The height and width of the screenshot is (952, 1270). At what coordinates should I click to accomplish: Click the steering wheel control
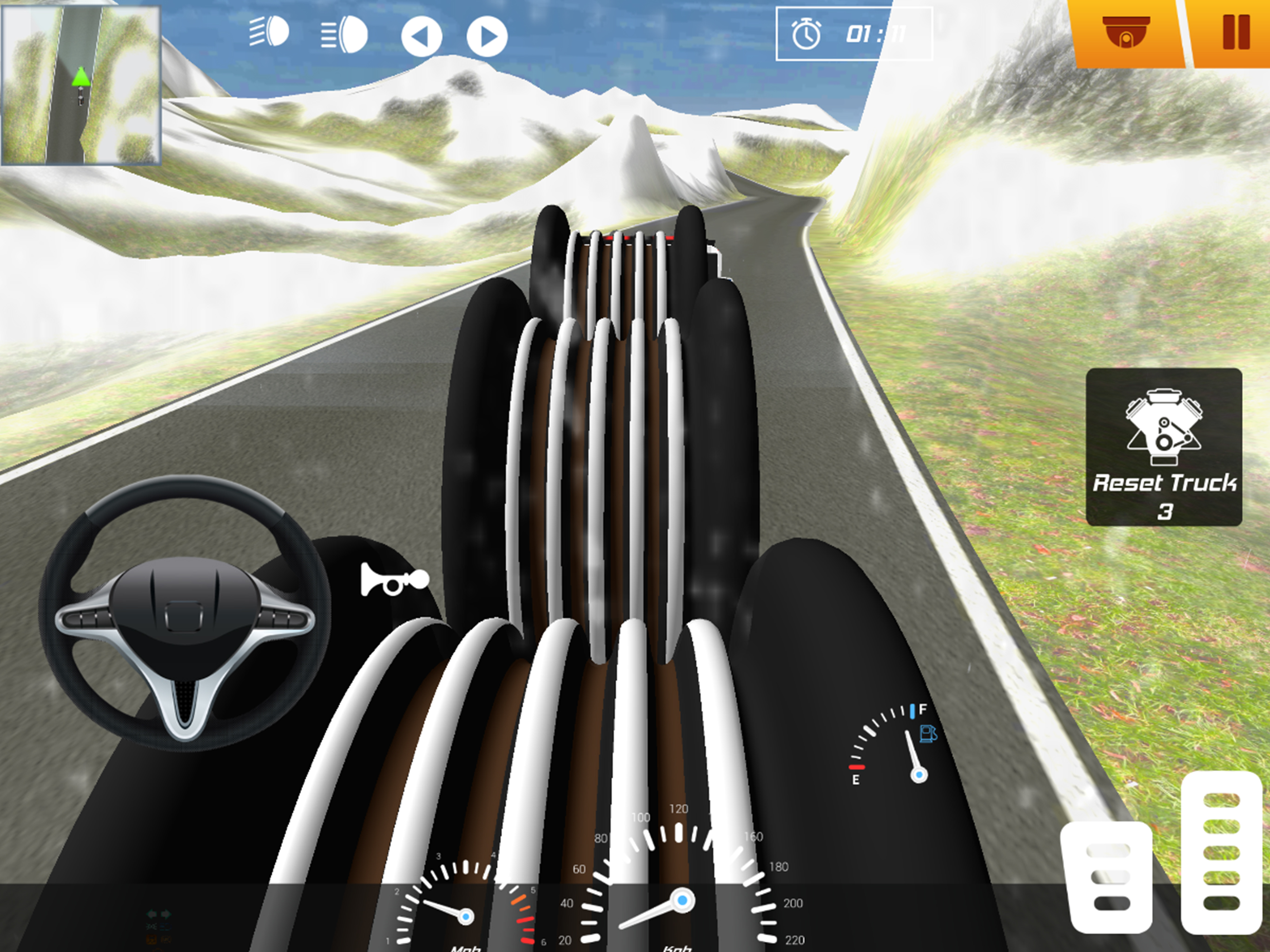tap(184, 613)
